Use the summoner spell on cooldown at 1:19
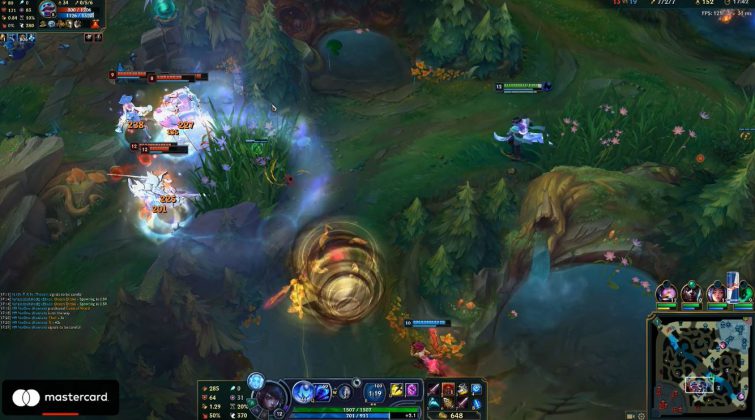 click(375, 391)
